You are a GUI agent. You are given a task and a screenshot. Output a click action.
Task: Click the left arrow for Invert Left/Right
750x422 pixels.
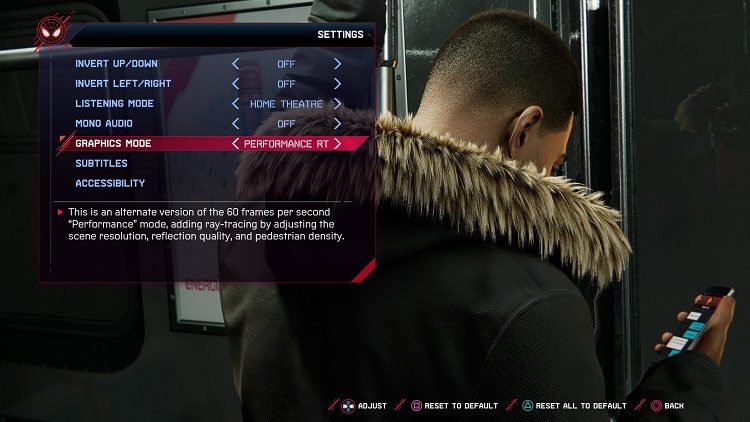pos(236,84)
